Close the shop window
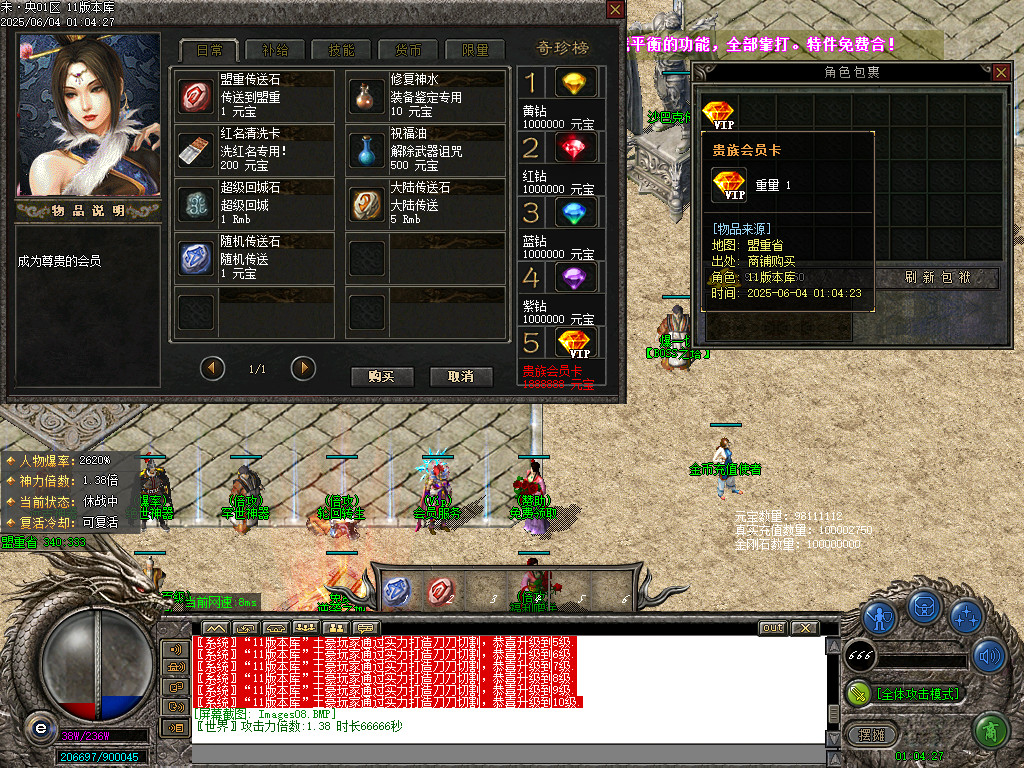Screen dimensions: 1024x768 point(615,10)
